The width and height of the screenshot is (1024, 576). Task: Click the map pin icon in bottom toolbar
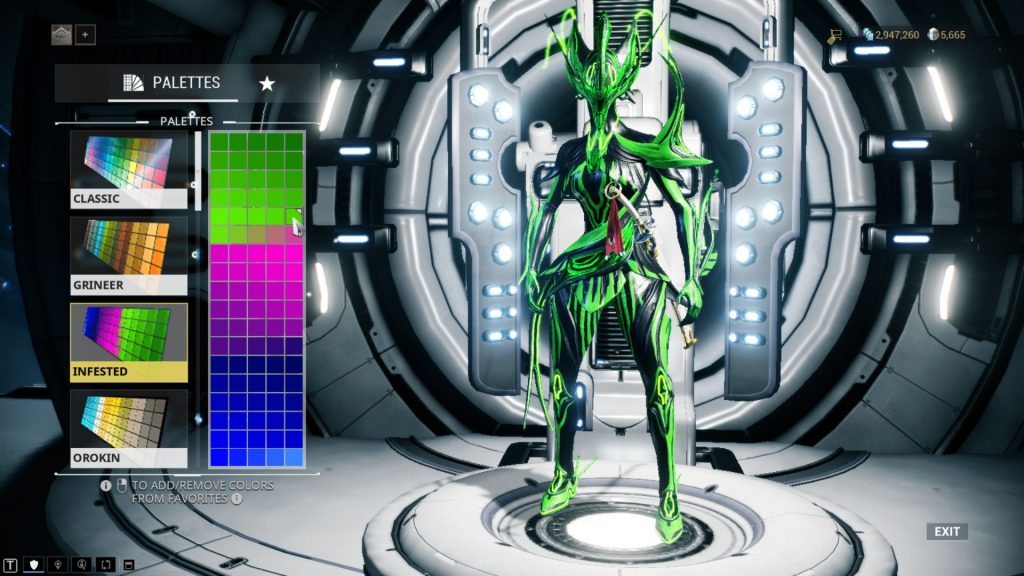[59, 565]
